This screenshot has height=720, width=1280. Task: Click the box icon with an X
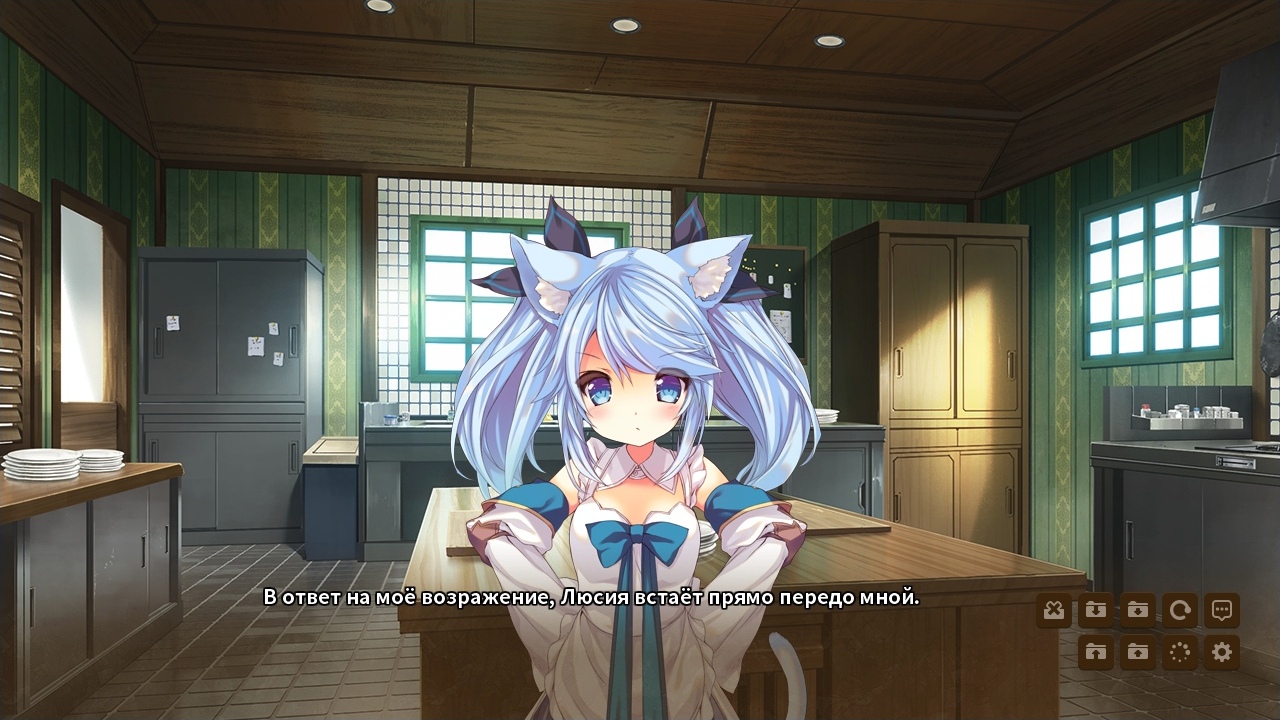1054,609
